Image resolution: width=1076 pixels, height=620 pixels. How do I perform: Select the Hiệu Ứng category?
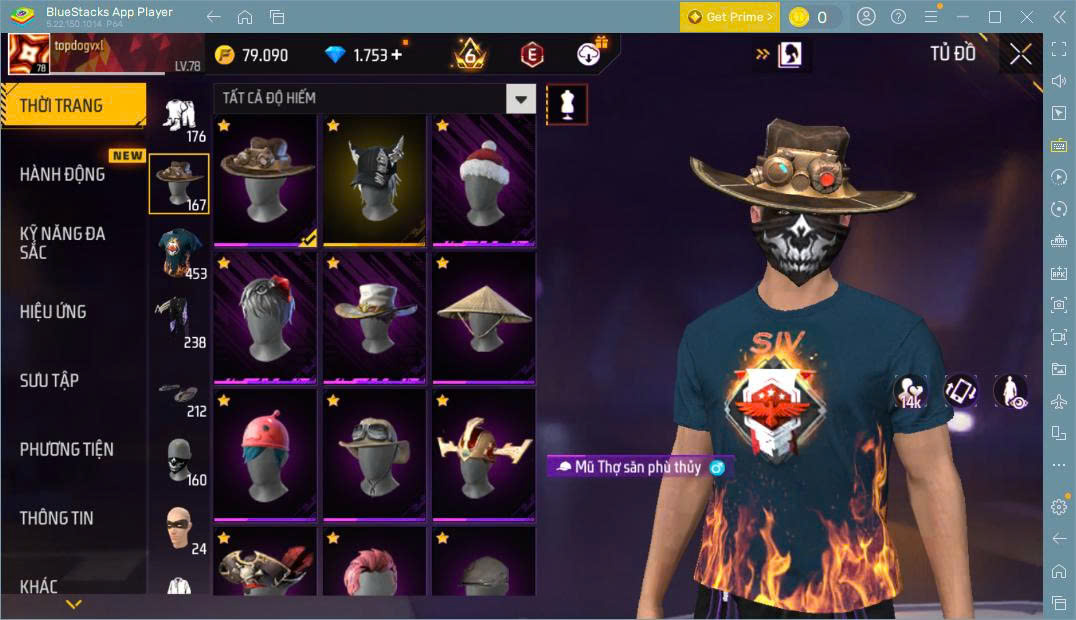pyautogui.click(x=53, y=311)
